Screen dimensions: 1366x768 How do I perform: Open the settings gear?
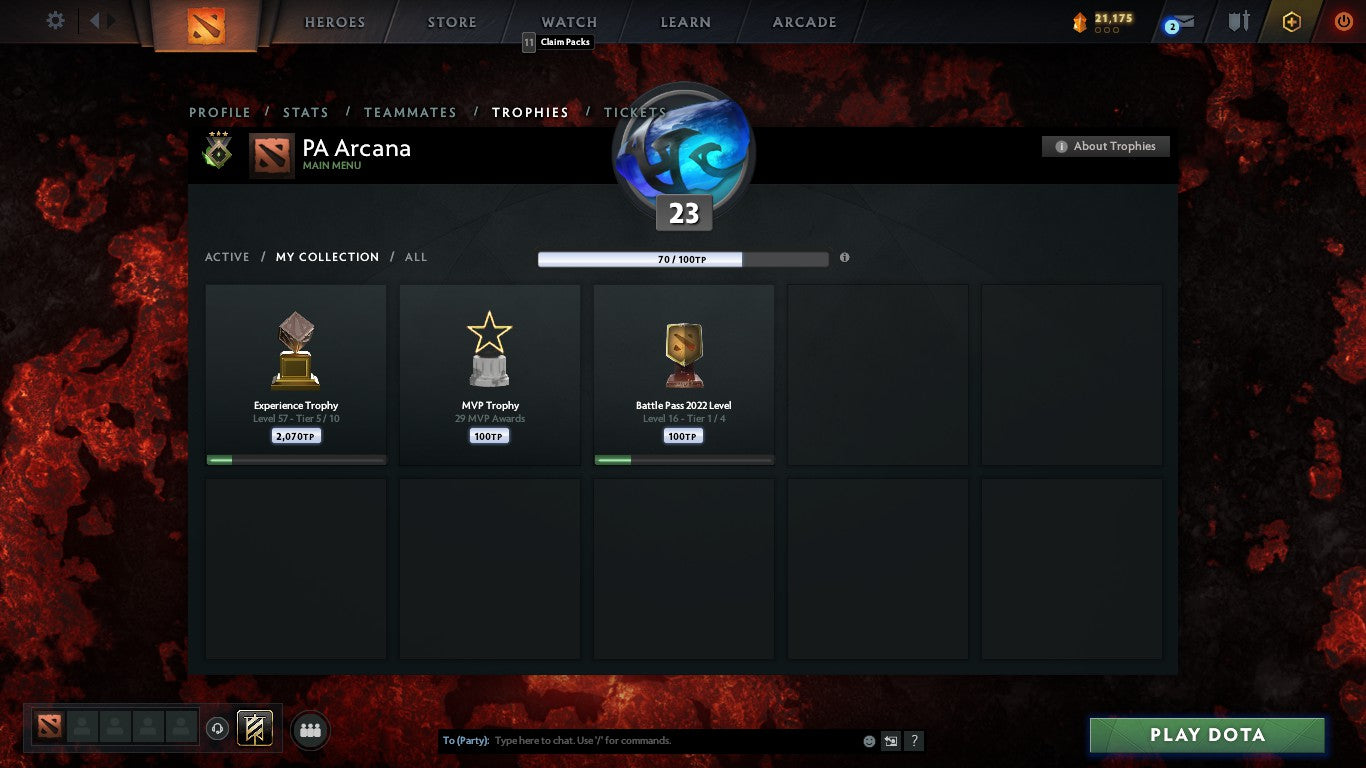pos(55,19)
